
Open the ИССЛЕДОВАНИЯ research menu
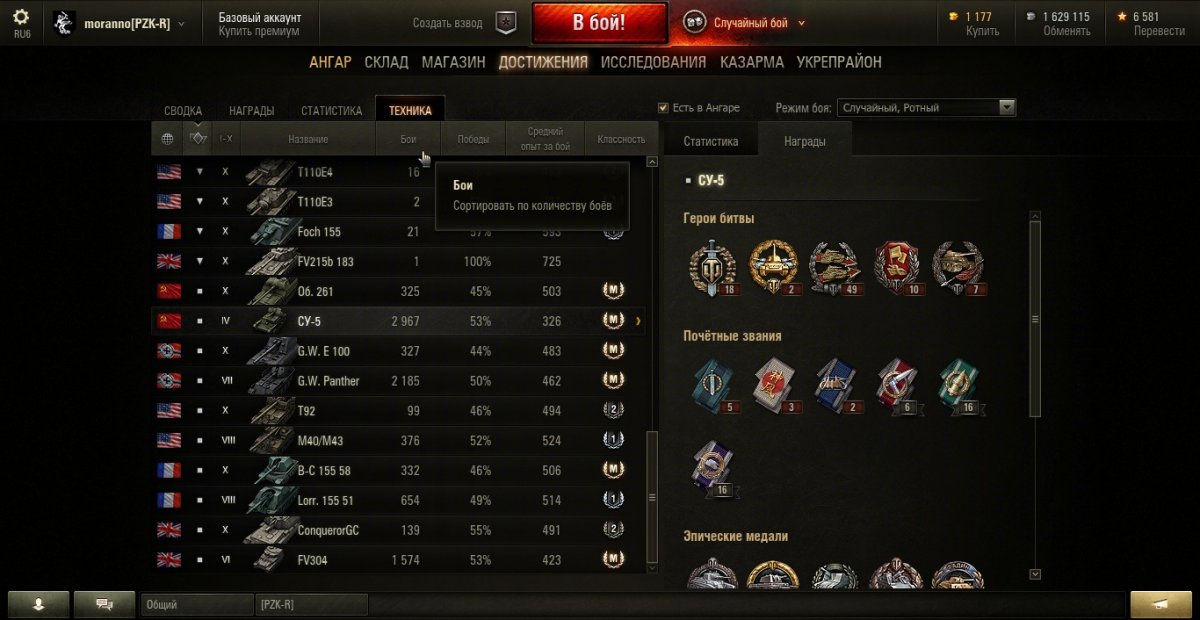coord(653,62)
